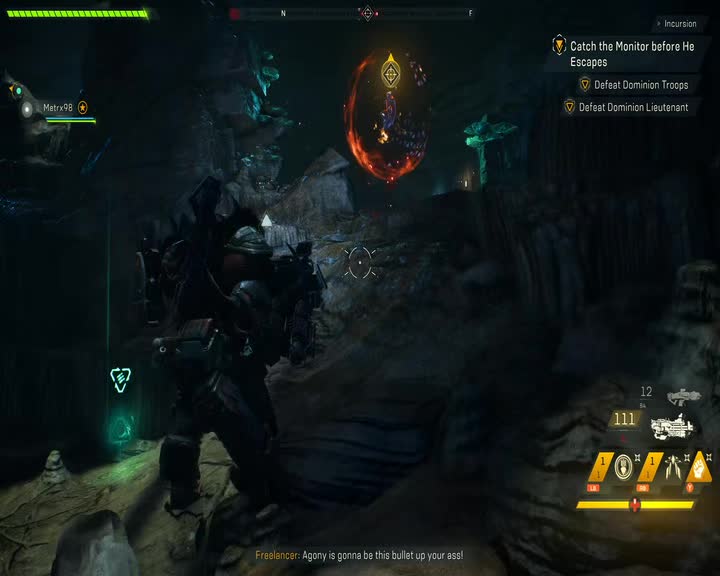Select the equipped heavy weapon icon
Screen dimensions: 720x576
click(672, 426)
